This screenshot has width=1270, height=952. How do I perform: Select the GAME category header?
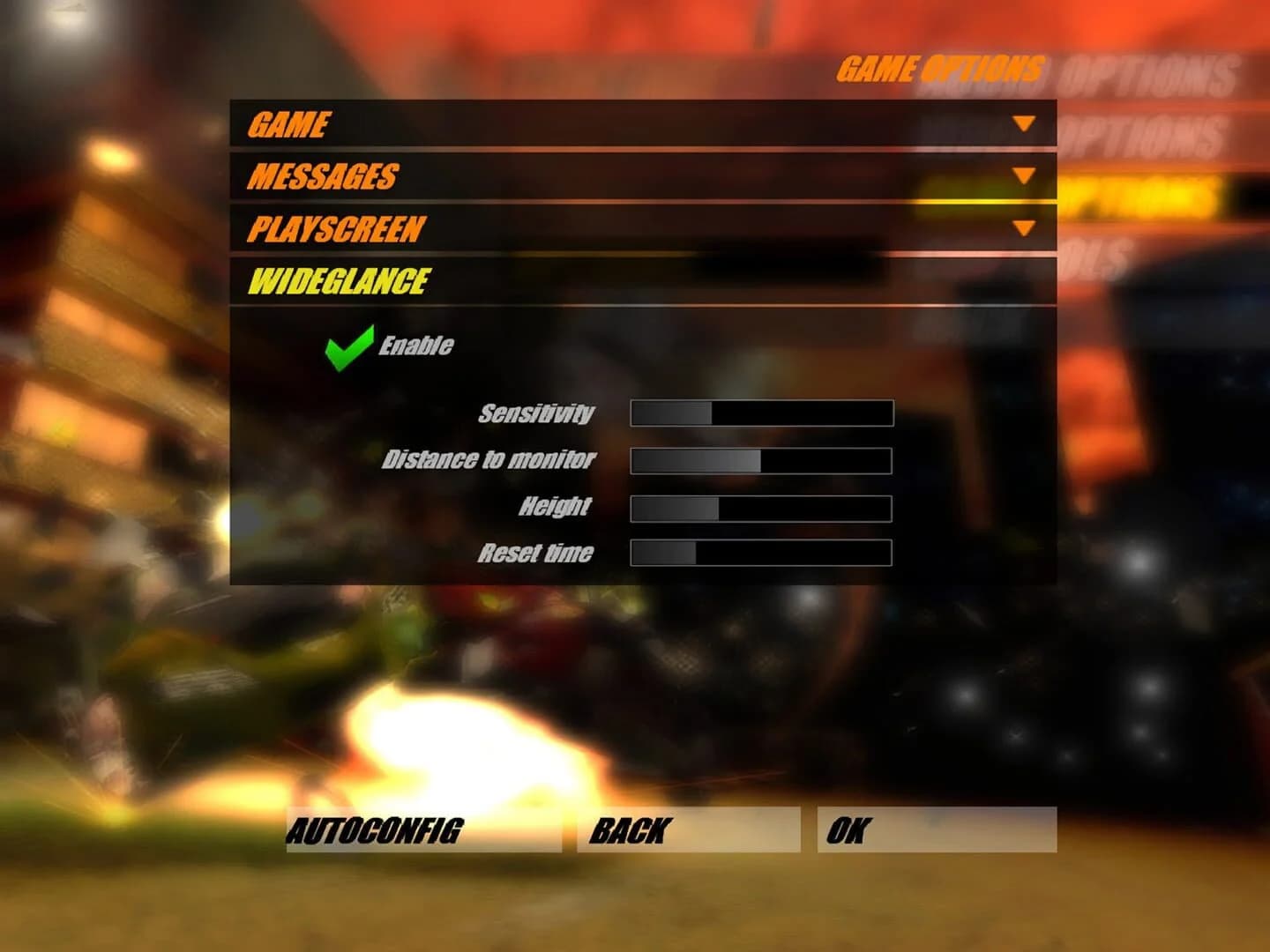(291, 123)
